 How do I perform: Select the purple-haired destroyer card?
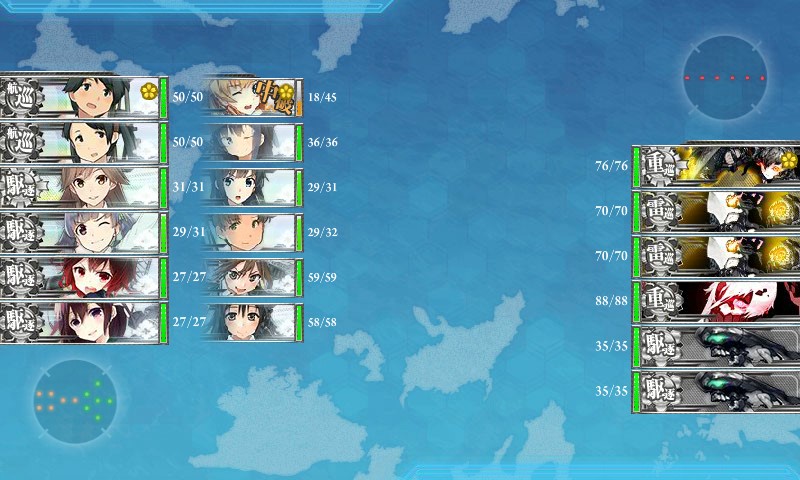[x=85, y=322]
